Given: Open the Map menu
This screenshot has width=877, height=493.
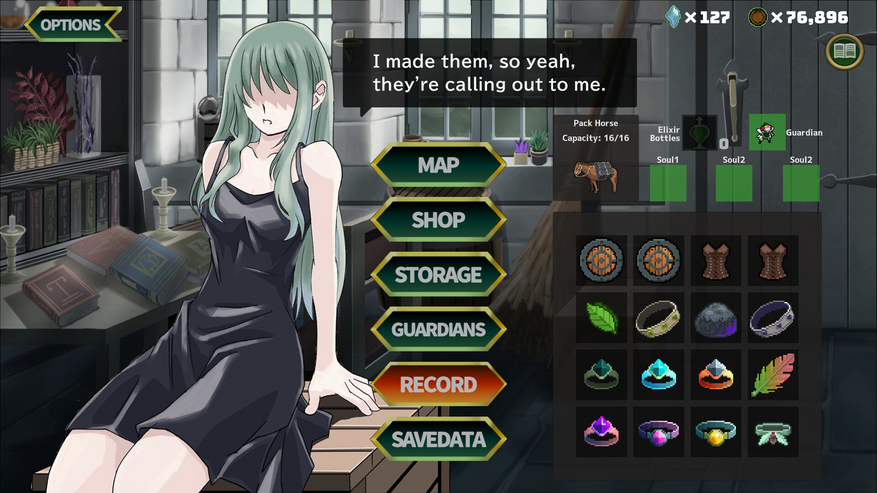Looking at the screenshot, I should [x=436, y=165].
